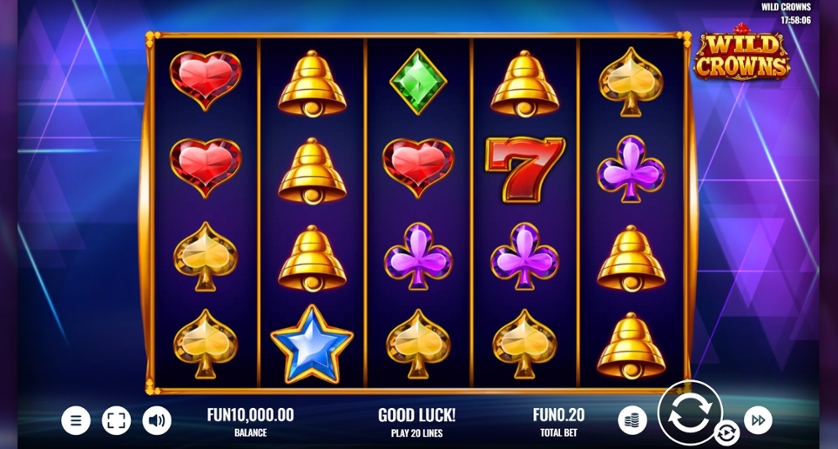Activate the small autoplay button
This screenshot has height=449, width=838.
point(727,432)
